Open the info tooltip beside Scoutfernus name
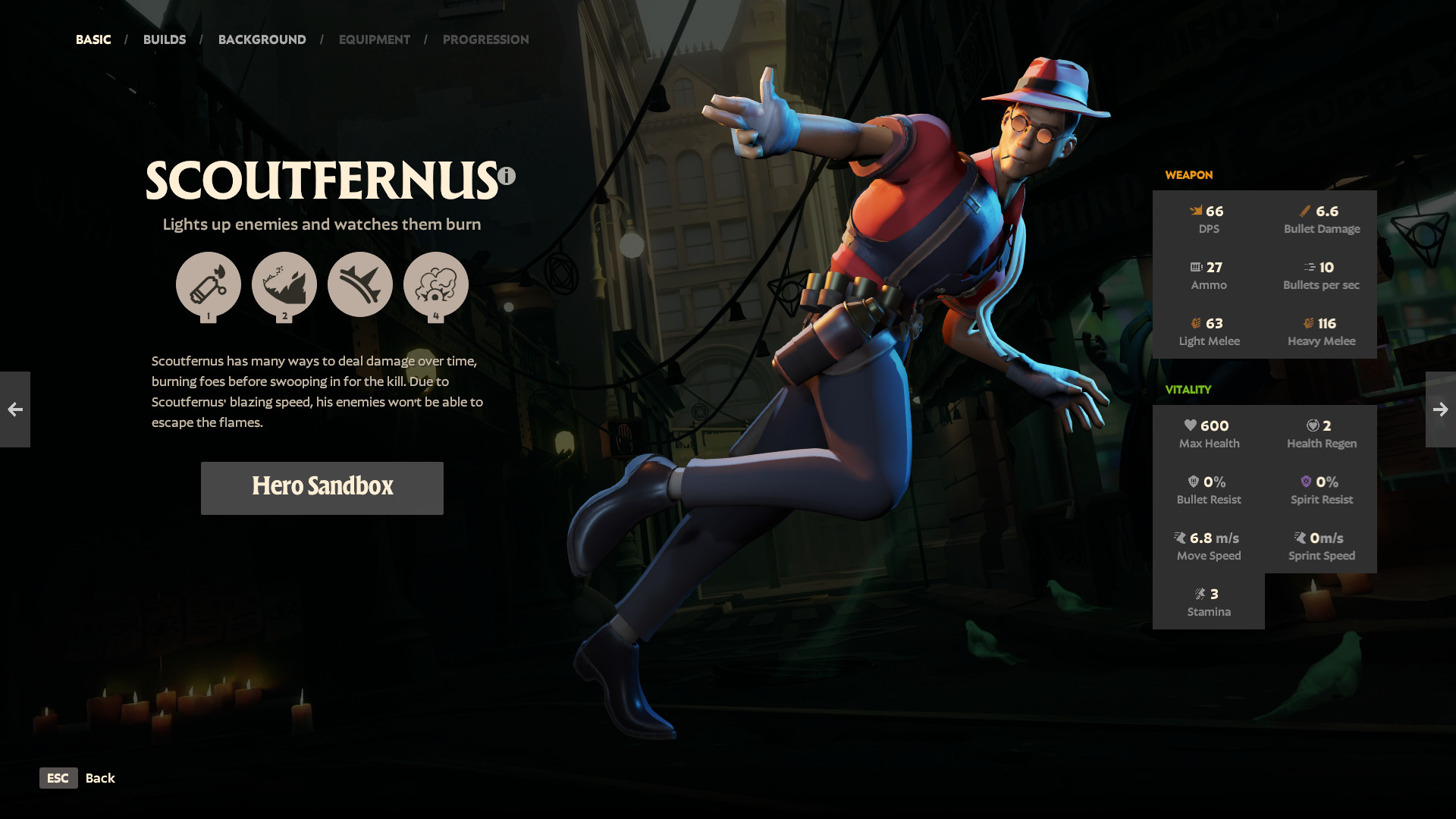The height and width of the screenshot is (819, 1456). point(506,174)
